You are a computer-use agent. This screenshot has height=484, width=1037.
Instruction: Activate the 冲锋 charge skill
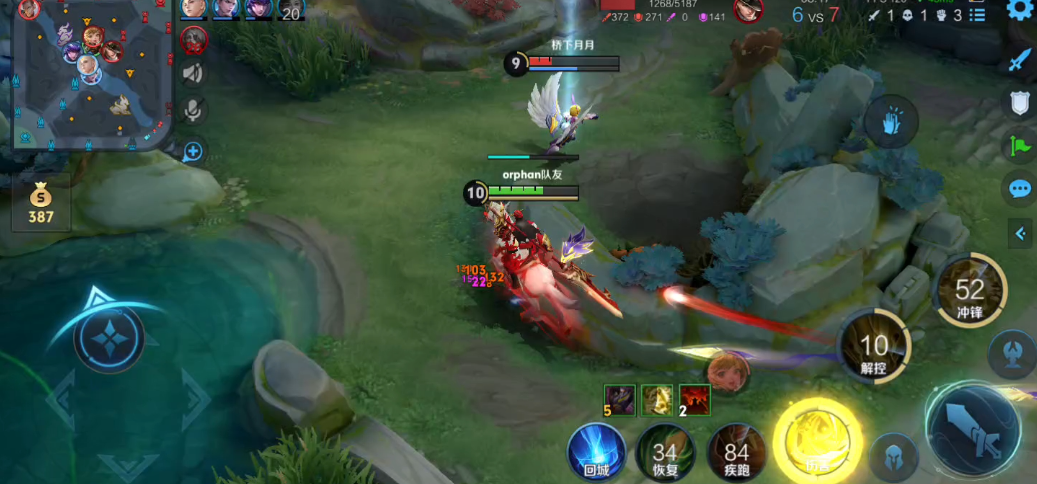(970, 292)
